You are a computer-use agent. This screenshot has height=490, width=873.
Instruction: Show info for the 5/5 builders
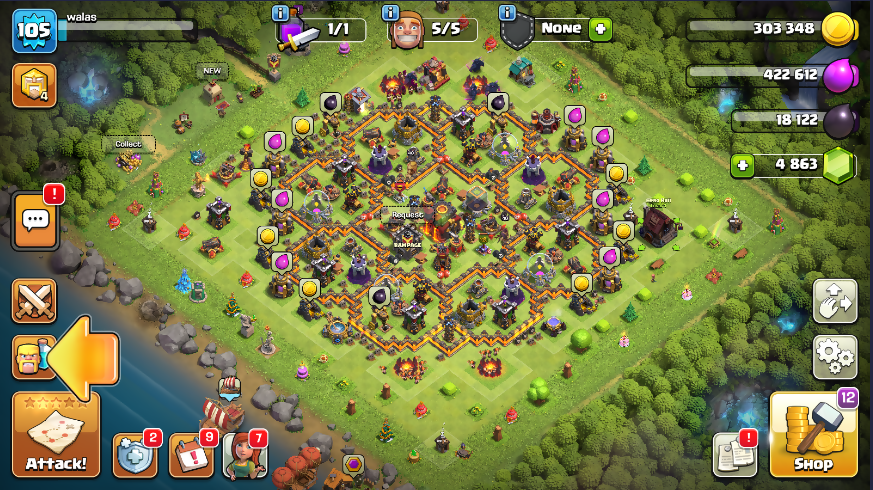391,13
